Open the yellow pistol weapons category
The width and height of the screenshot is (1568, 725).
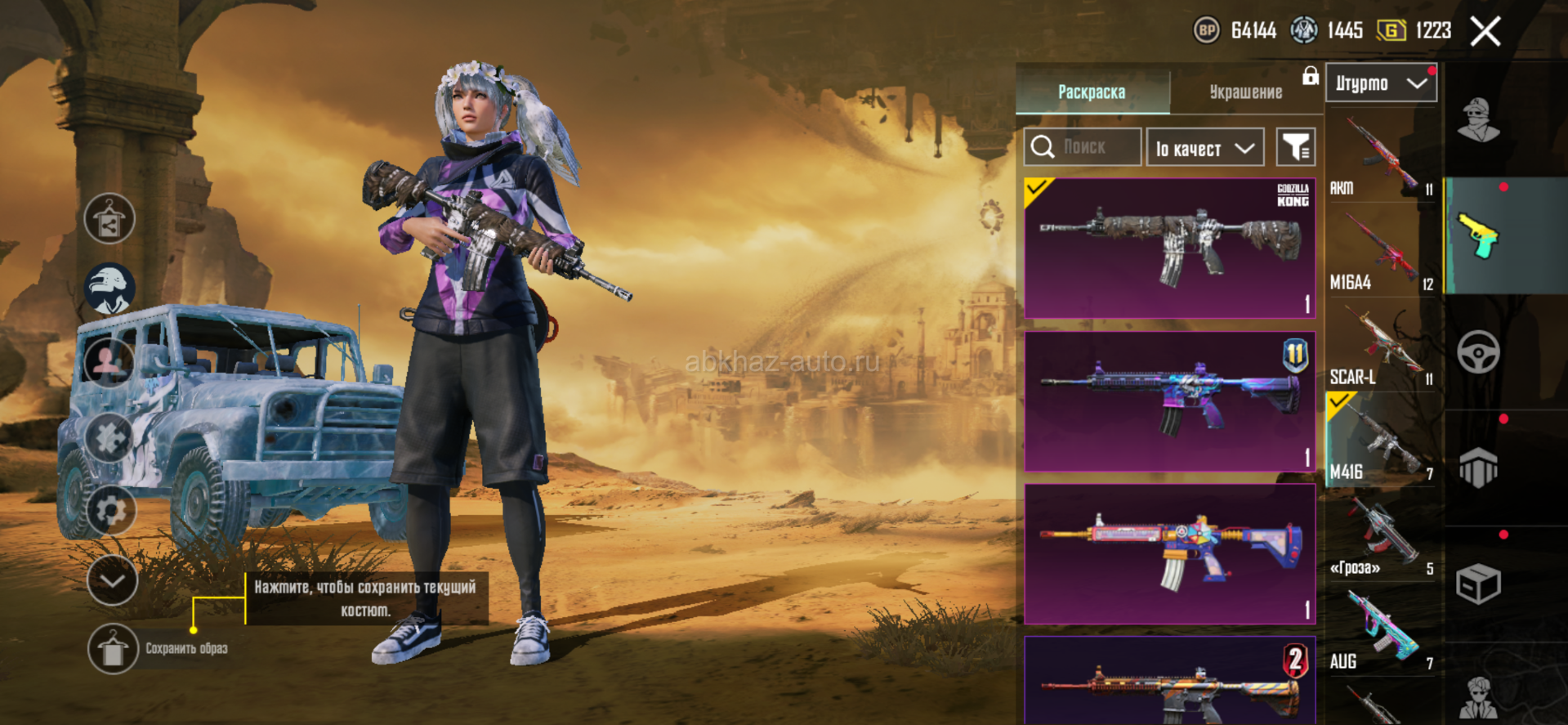click(1478, 236)
